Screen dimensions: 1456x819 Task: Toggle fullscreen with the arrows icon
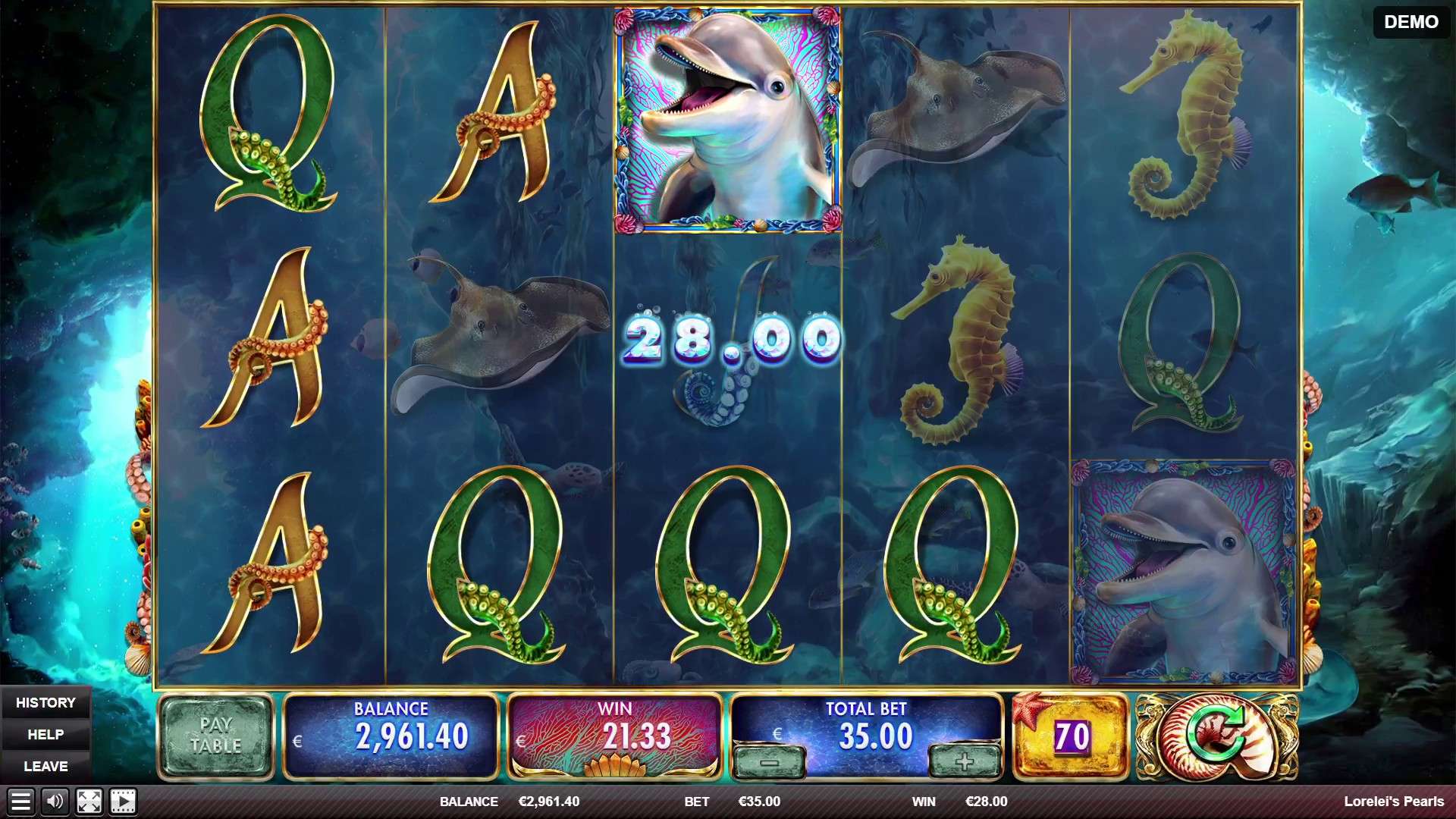[x=89, y=802]
